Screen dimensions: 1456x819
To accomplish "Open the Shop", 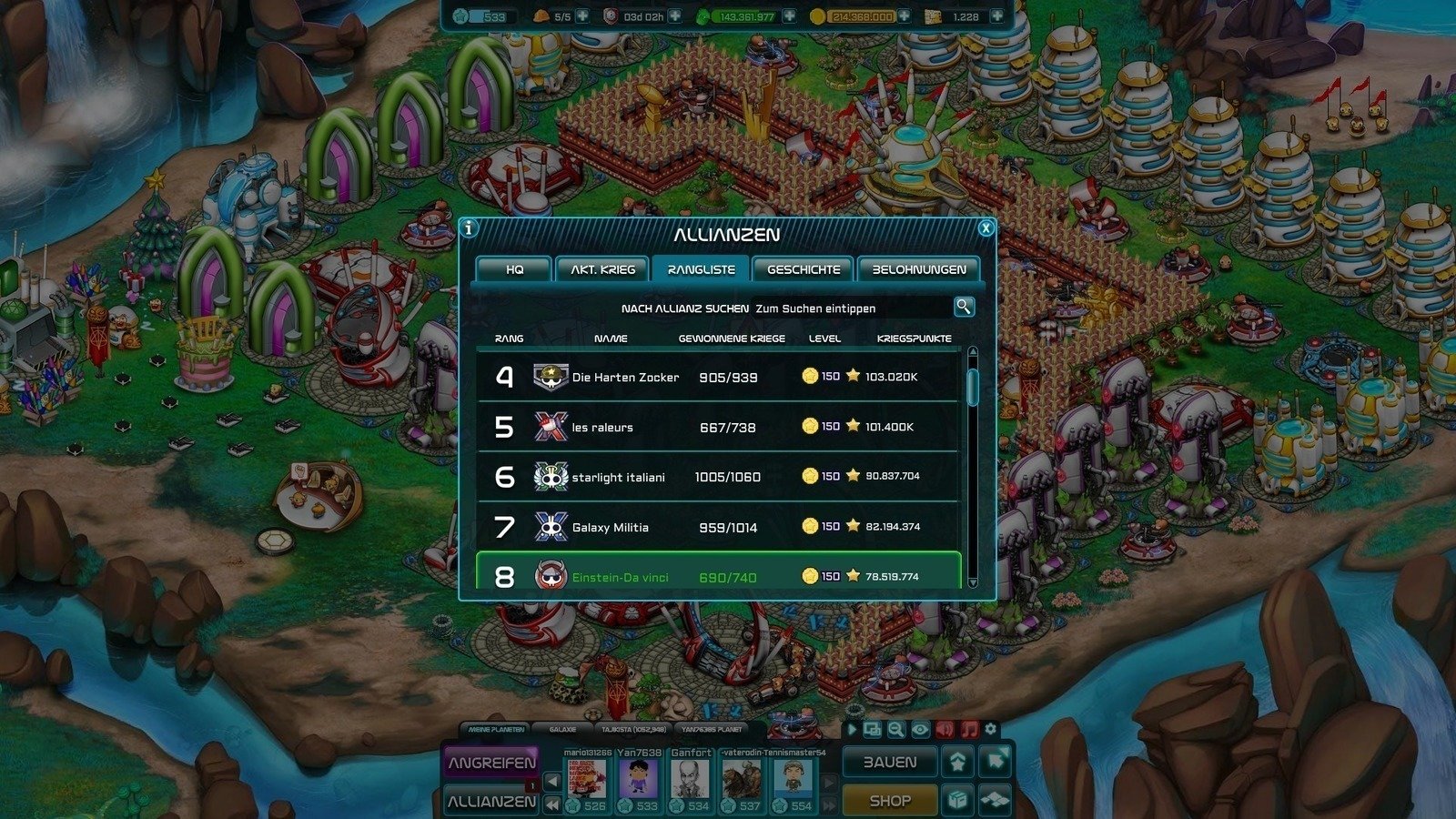I will click(889, 801).
